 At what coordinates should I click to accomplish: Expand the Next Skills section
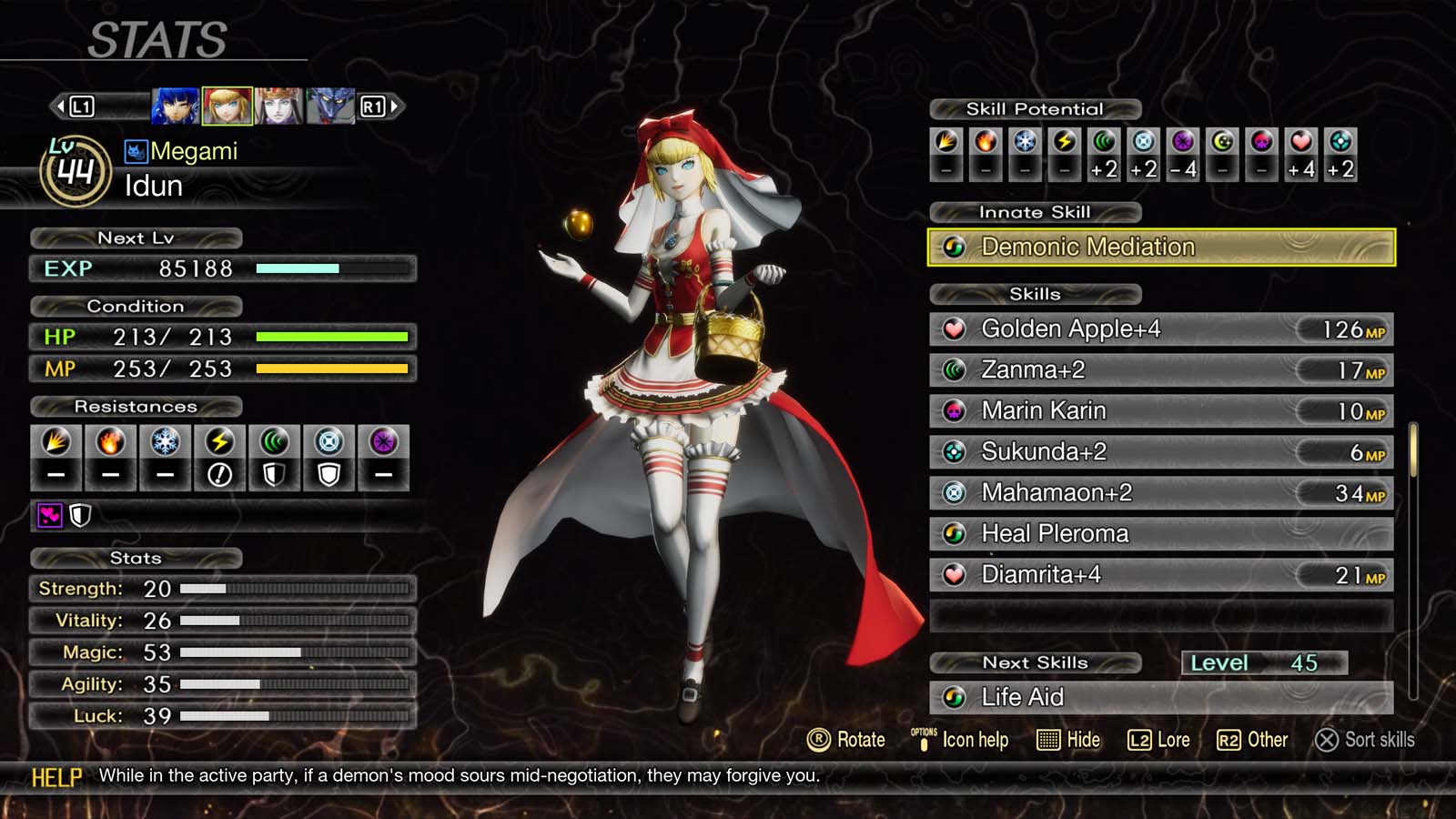(x=1035, y=662)
